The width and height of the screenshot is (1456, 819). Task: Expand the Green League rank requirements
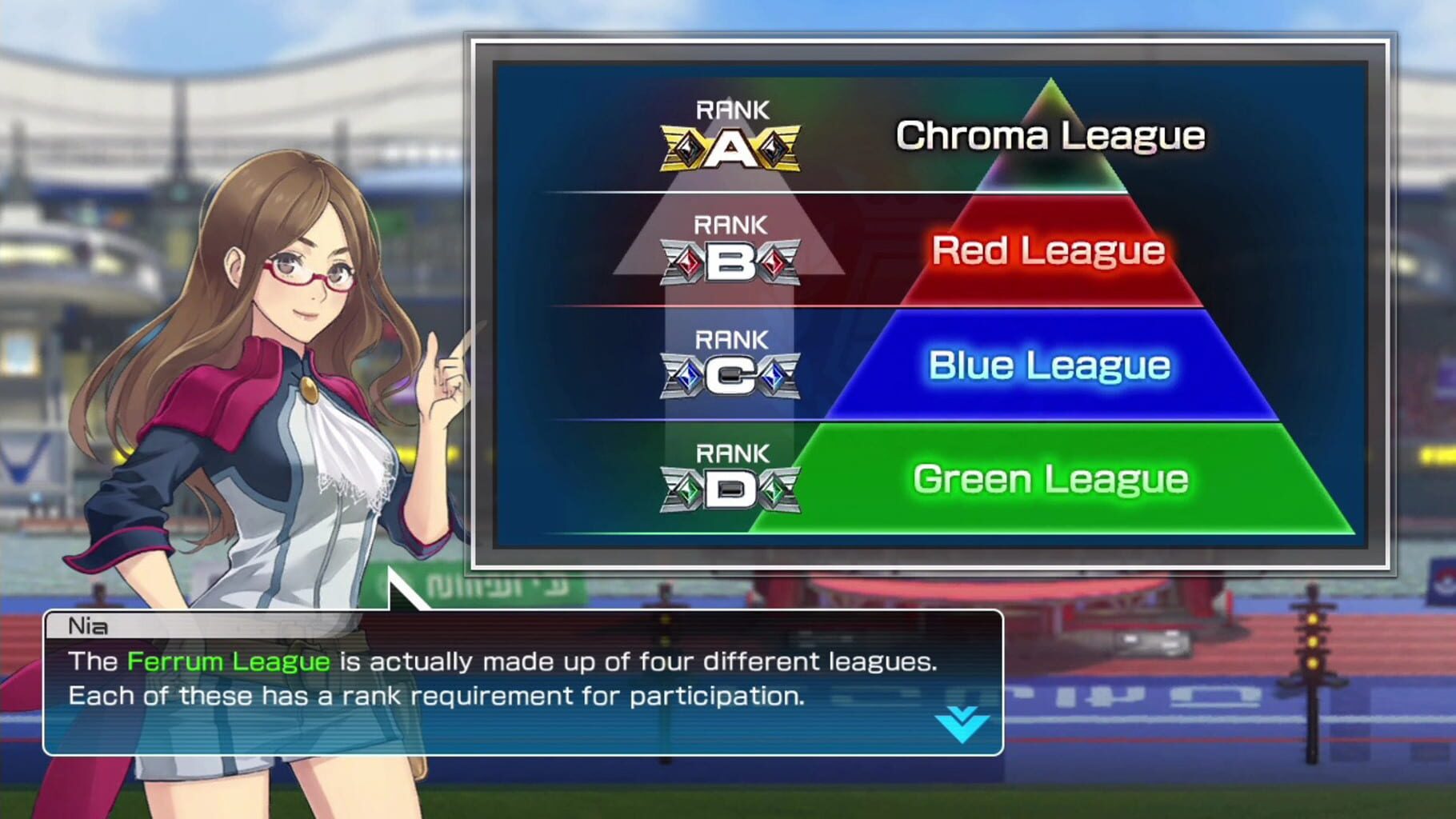1048,478
